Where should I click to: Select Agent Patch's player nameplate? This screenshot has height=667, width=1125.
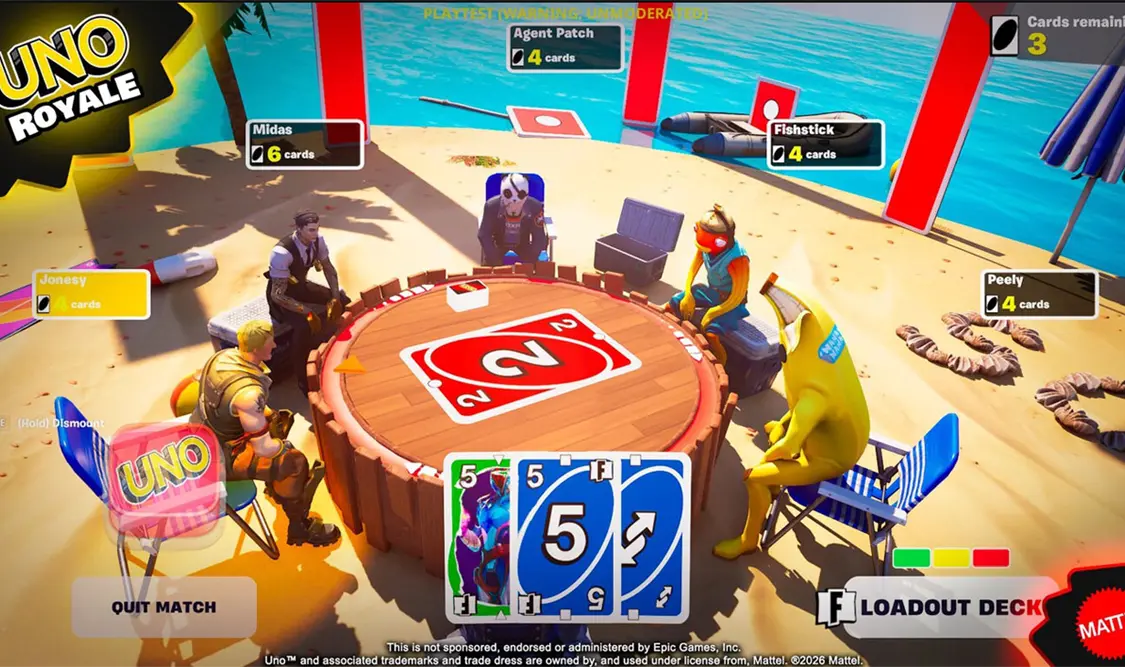(x=565, y=47)
